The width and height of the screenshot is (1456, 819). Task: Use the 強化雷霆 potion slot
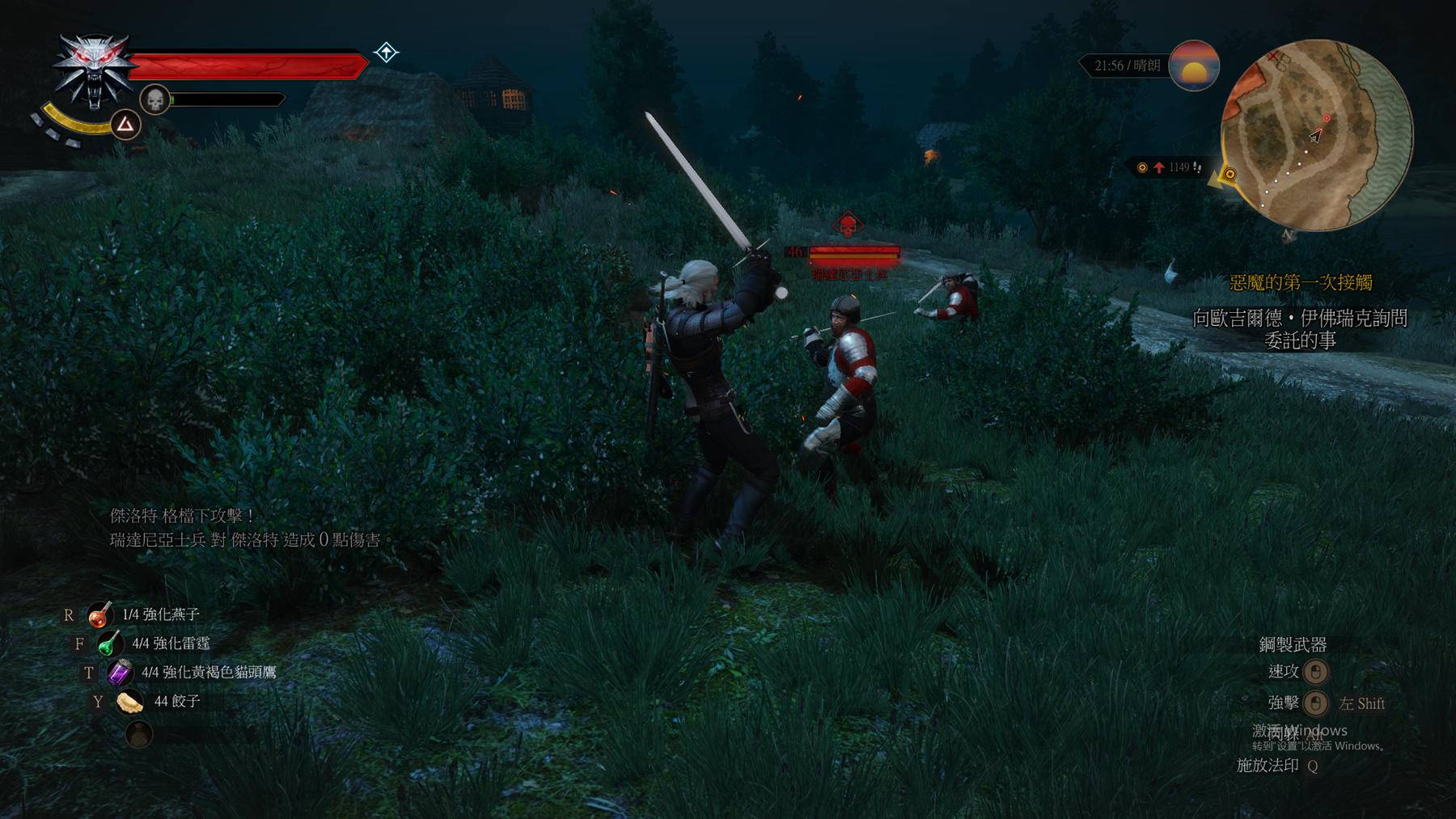click(109, 644)
